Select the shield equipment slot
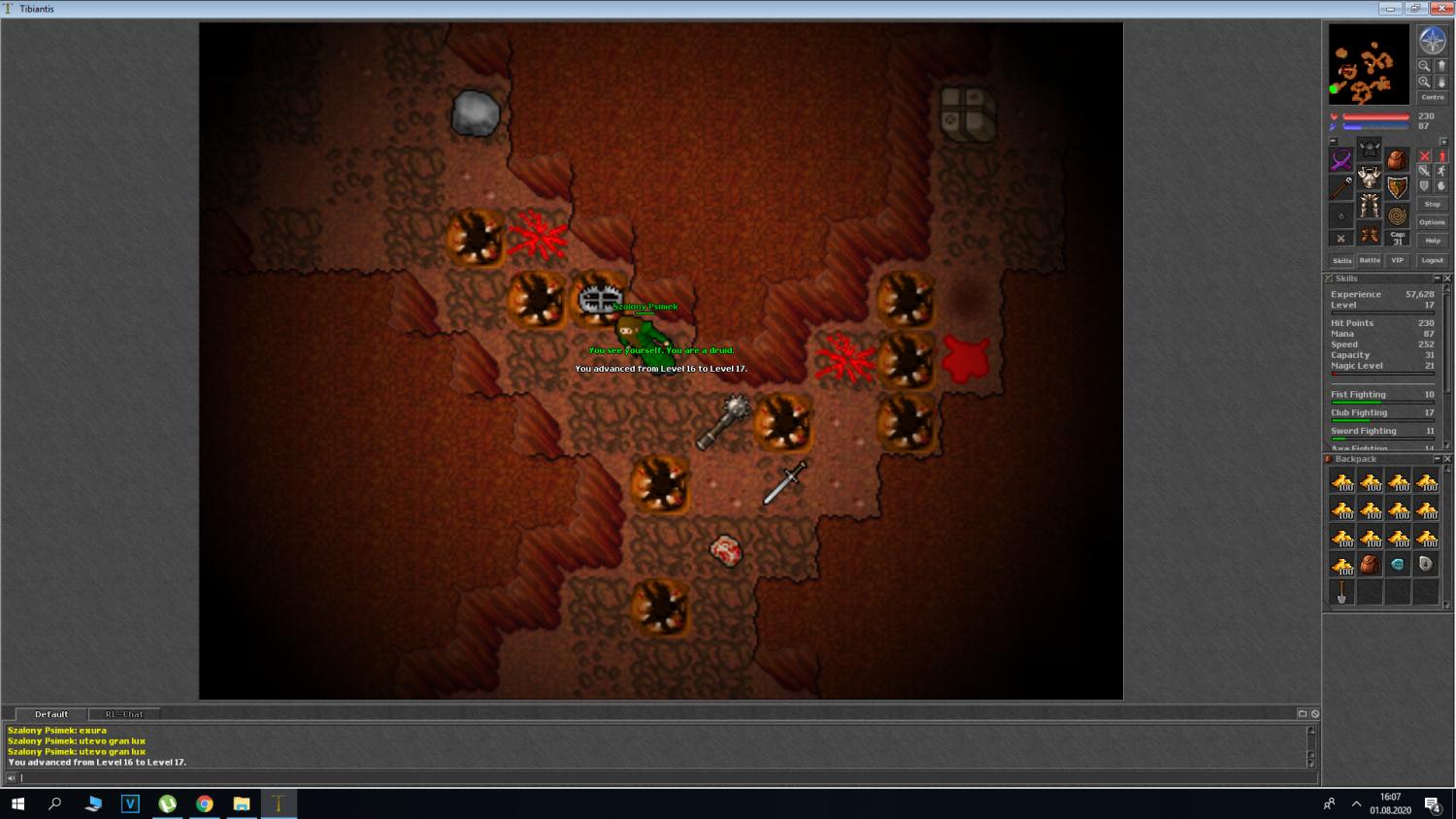1456x819 pixels. coord(1397,187)
